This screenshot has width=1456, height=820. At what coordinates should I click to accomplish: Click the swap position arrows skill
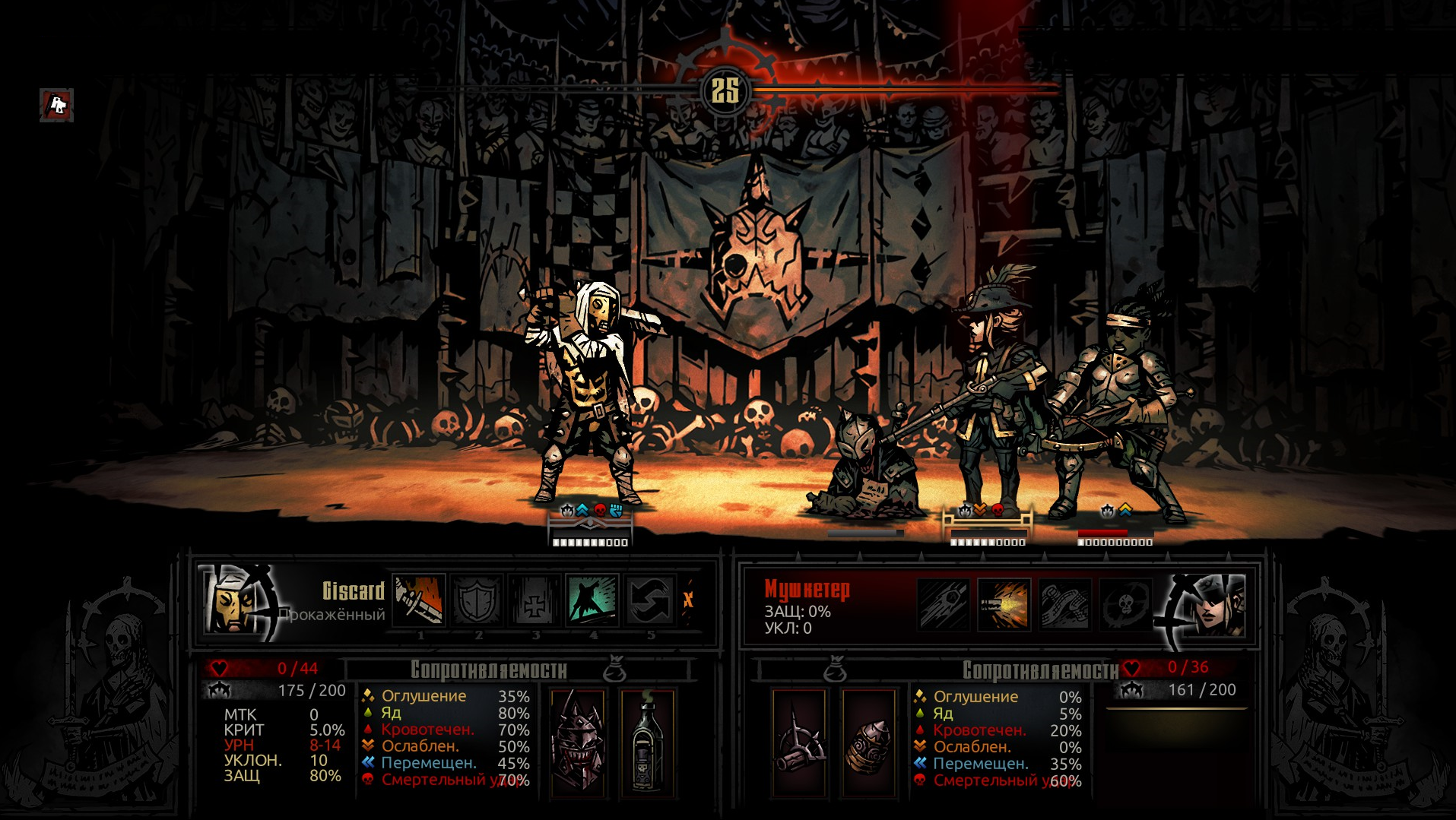point(650,600)
